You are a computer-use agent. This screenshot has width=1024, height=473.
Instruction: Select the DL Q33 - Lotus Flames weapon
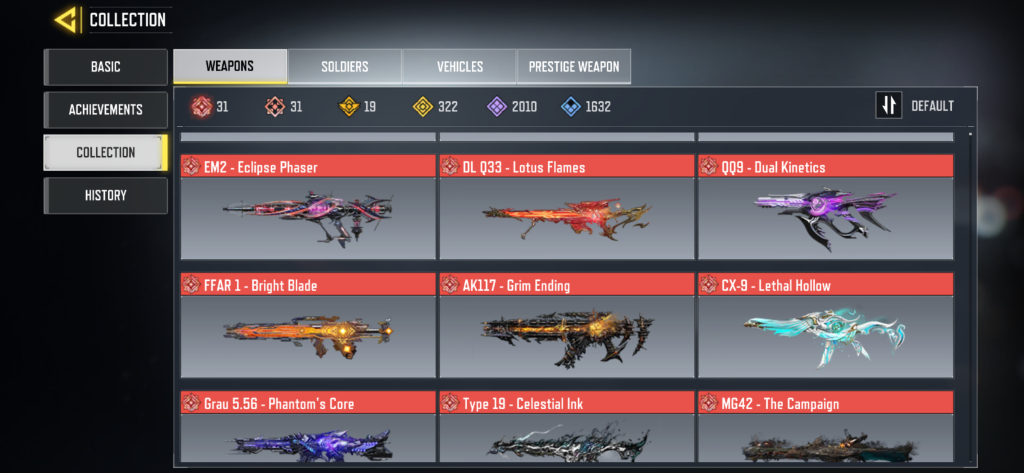point(566,208)
